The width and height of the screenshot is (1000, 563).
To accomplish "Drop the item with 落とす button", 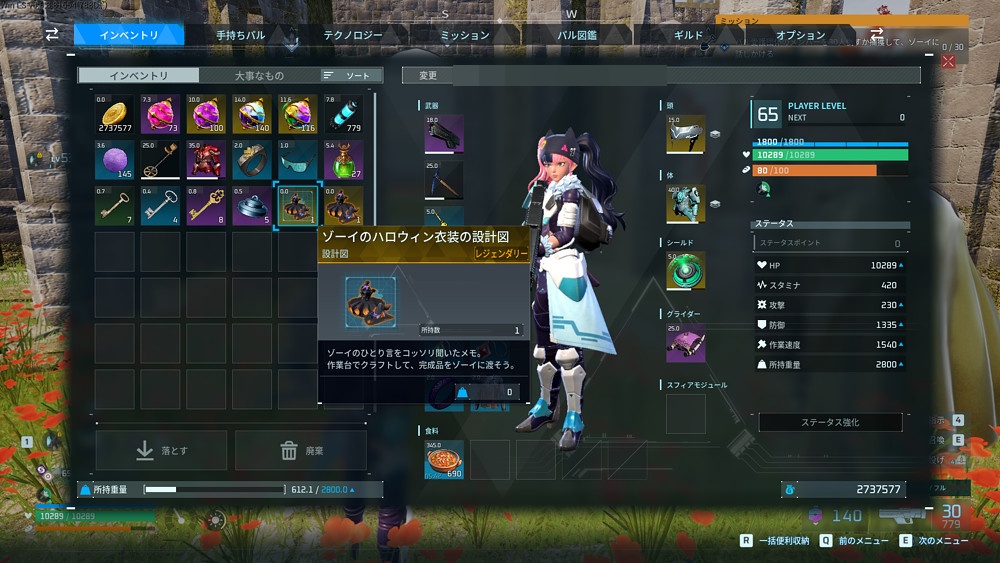I will click(x=161, y=451).
